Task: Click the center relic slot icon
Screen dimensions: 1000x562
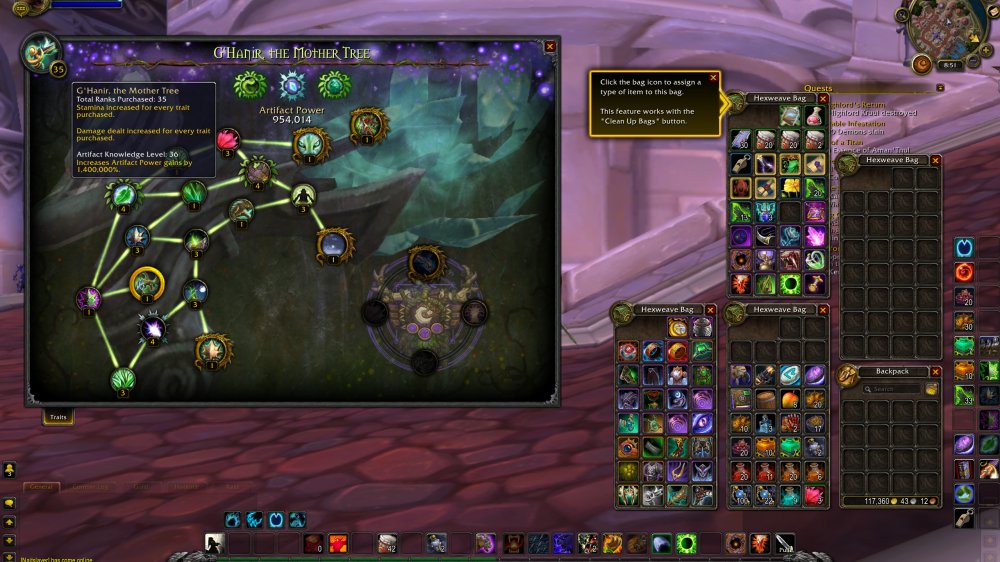Action: point(424,316)
